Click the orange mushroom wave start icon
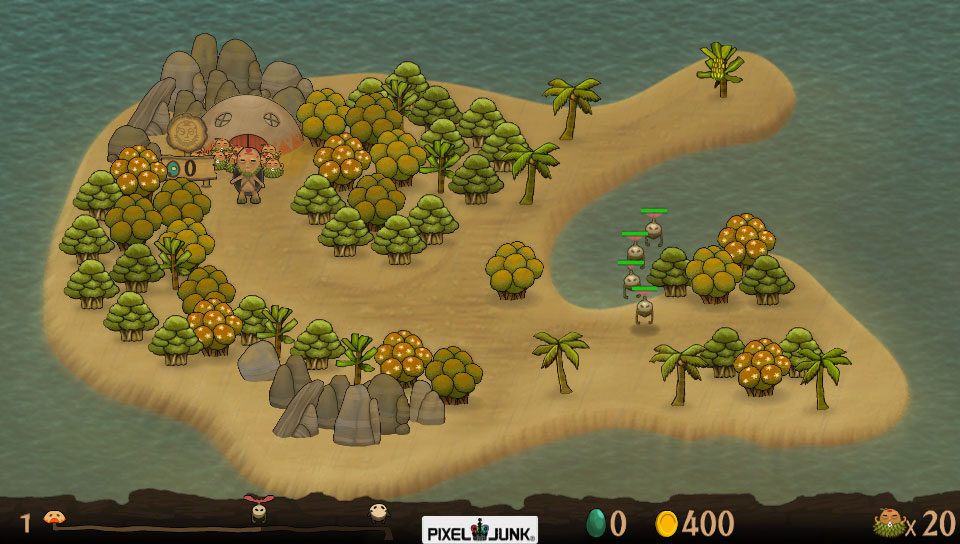The height and width of the screenshot is (544, 960). (x=54, y=519)
